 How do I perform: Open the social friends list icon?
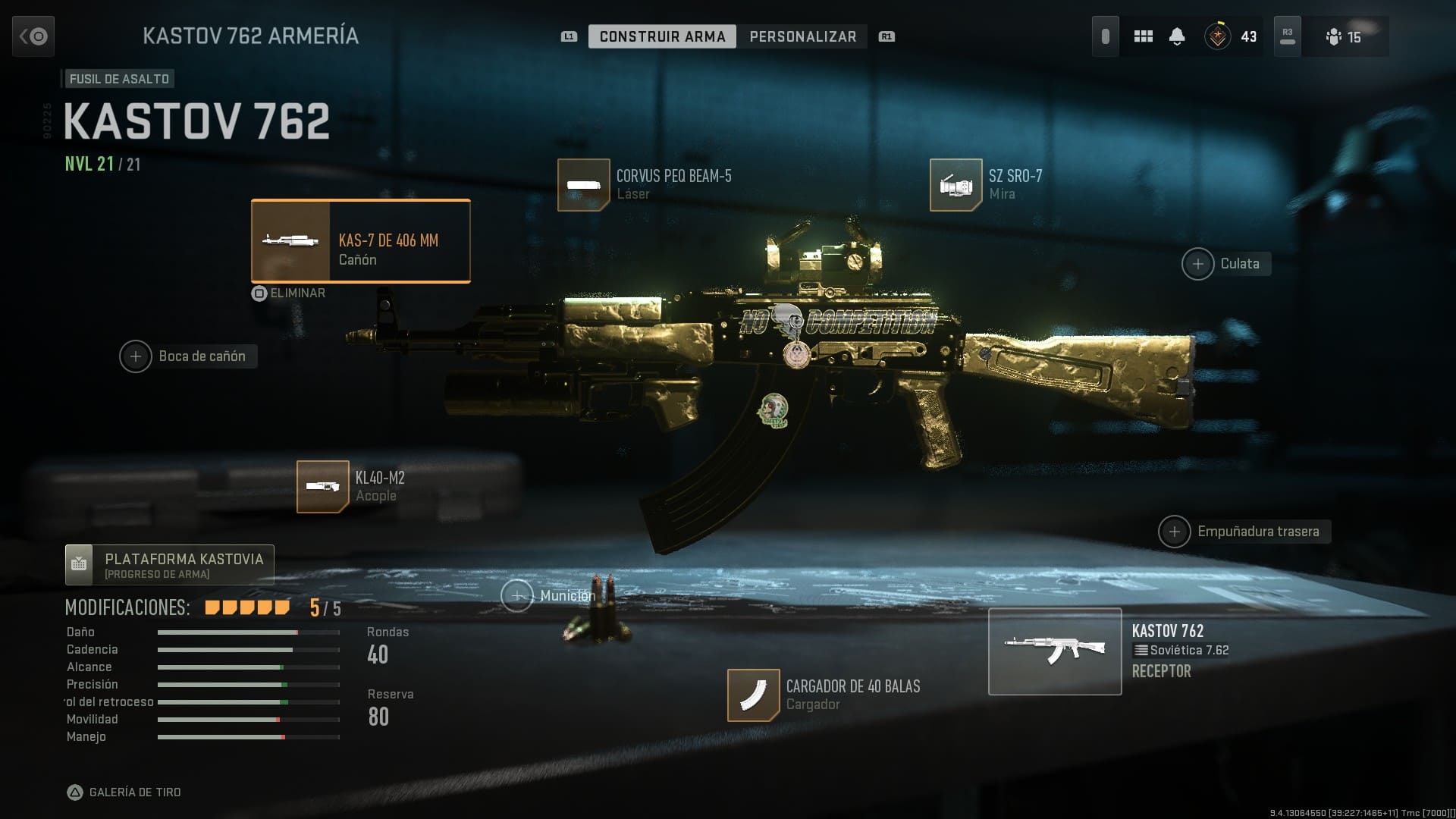tap(1344, 36)
